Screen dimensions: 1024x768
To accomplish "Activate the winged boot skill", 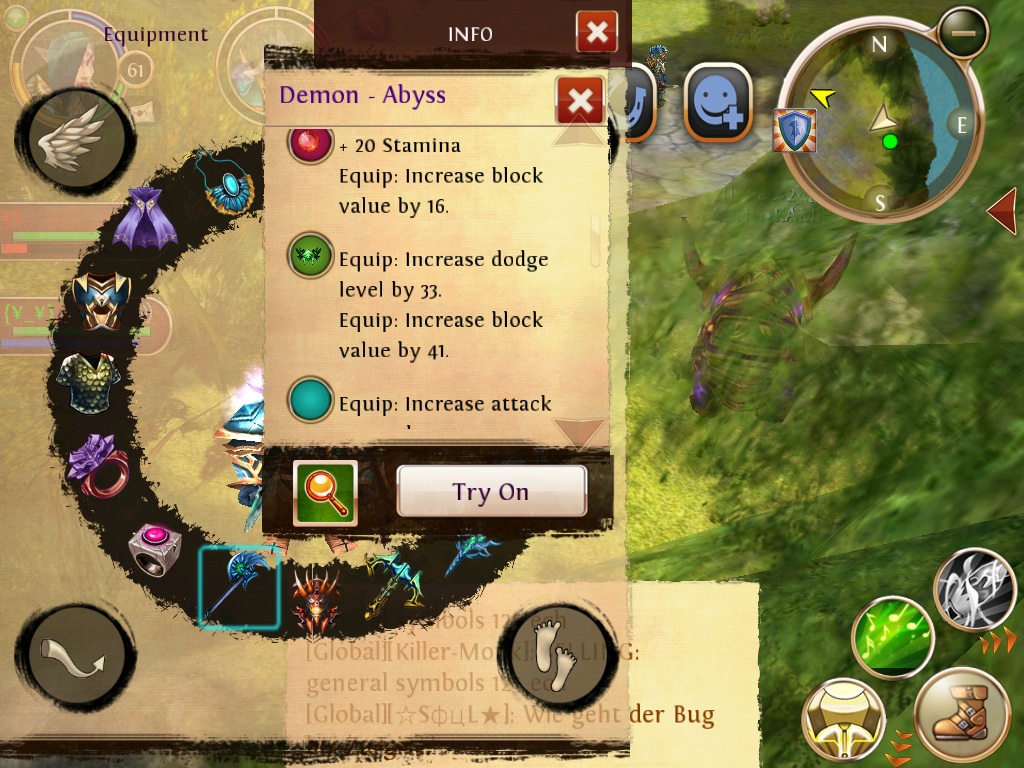I will [x=961, y=714].
